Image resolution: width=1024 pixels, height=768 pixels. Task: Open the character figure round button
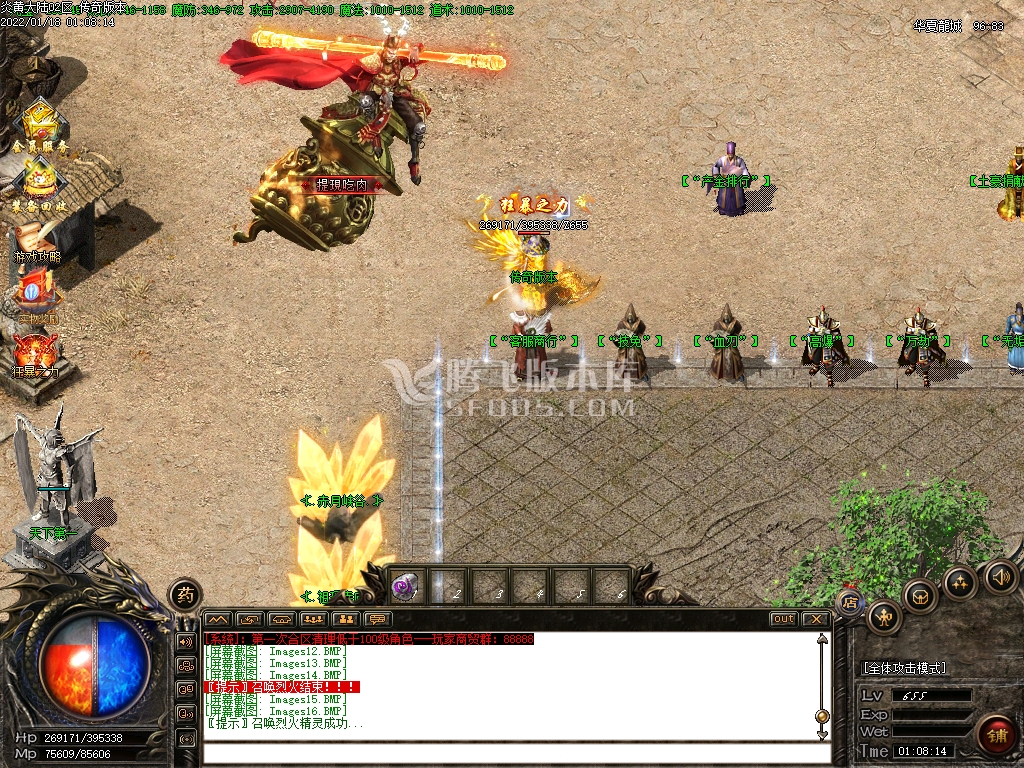(884, 617)
